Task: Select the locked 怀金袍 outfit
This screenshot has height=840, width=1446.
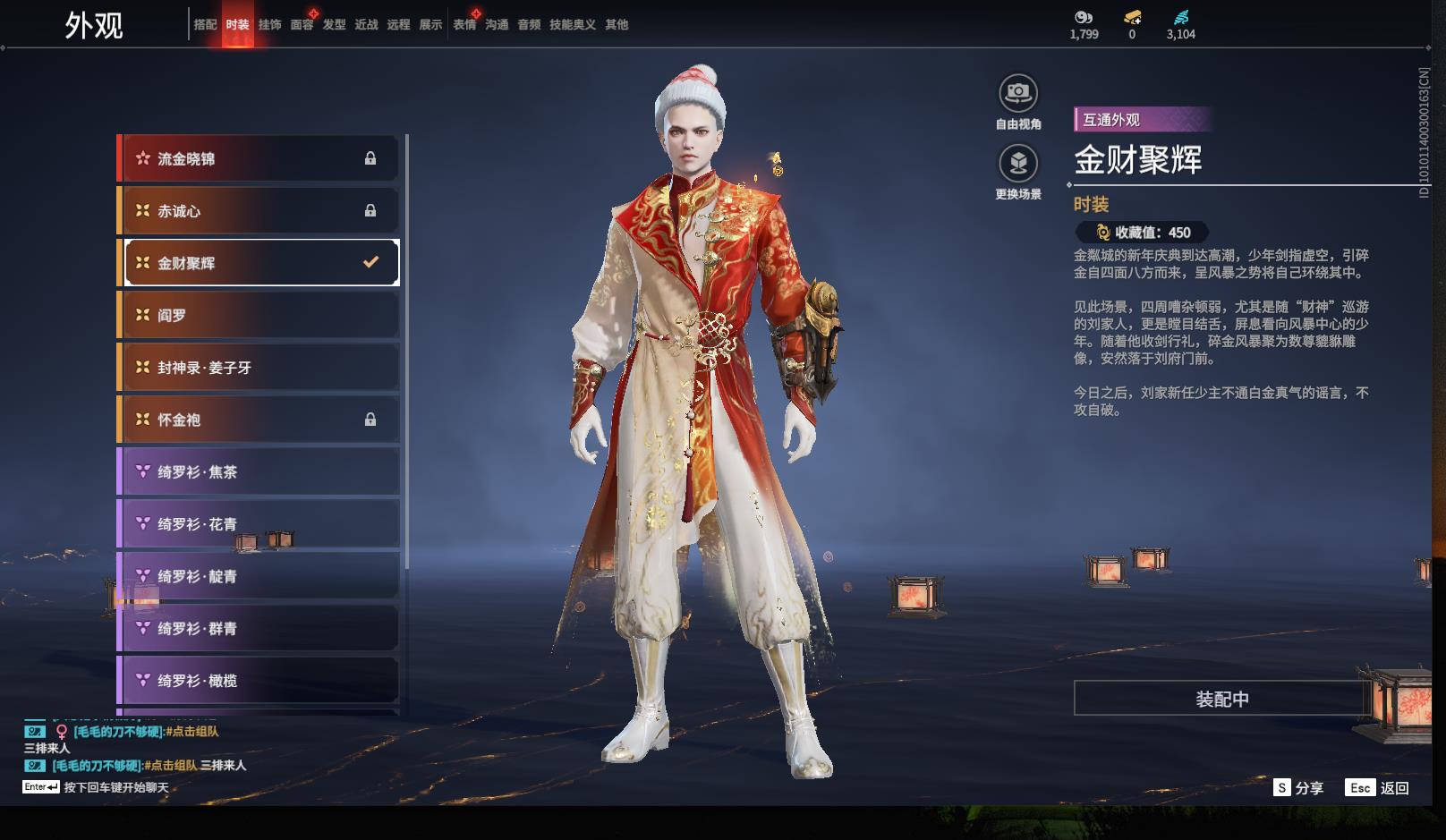Action: coord(259,420)
